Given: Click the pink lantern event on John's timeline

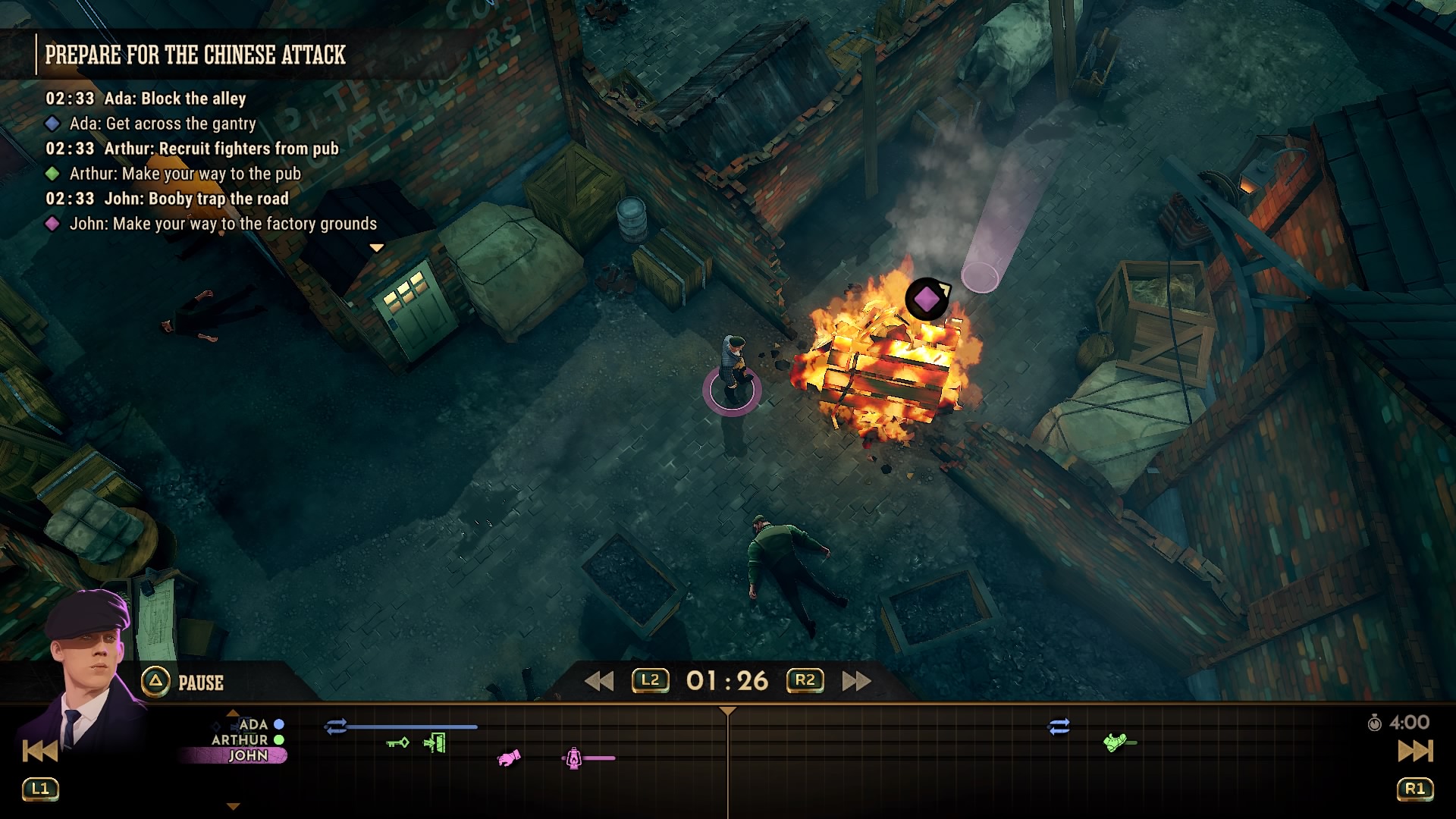Looking at the screenshot, I should pos(574,758).
